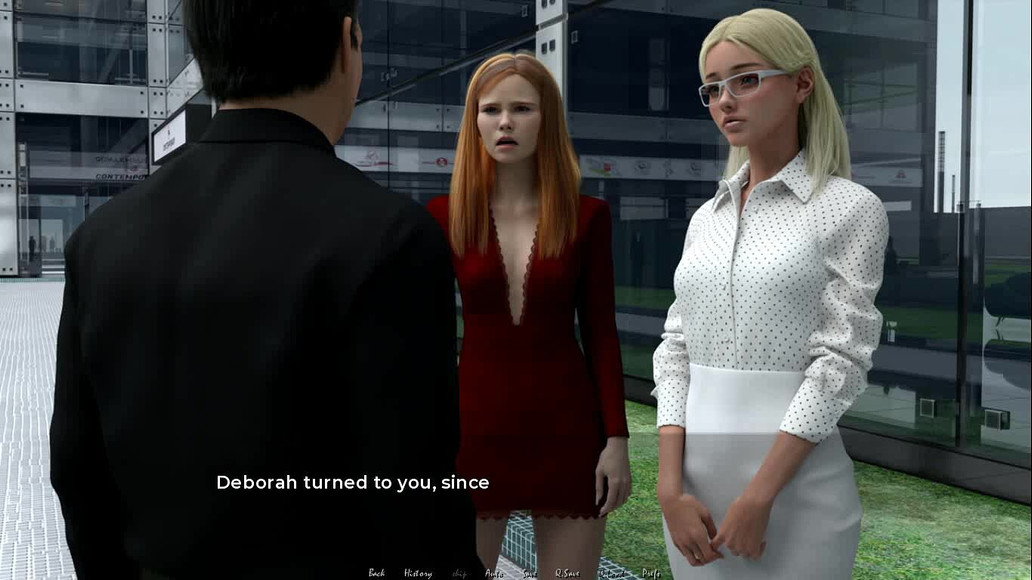
Task: Open the Save game menu
Action: pos(529,573)
